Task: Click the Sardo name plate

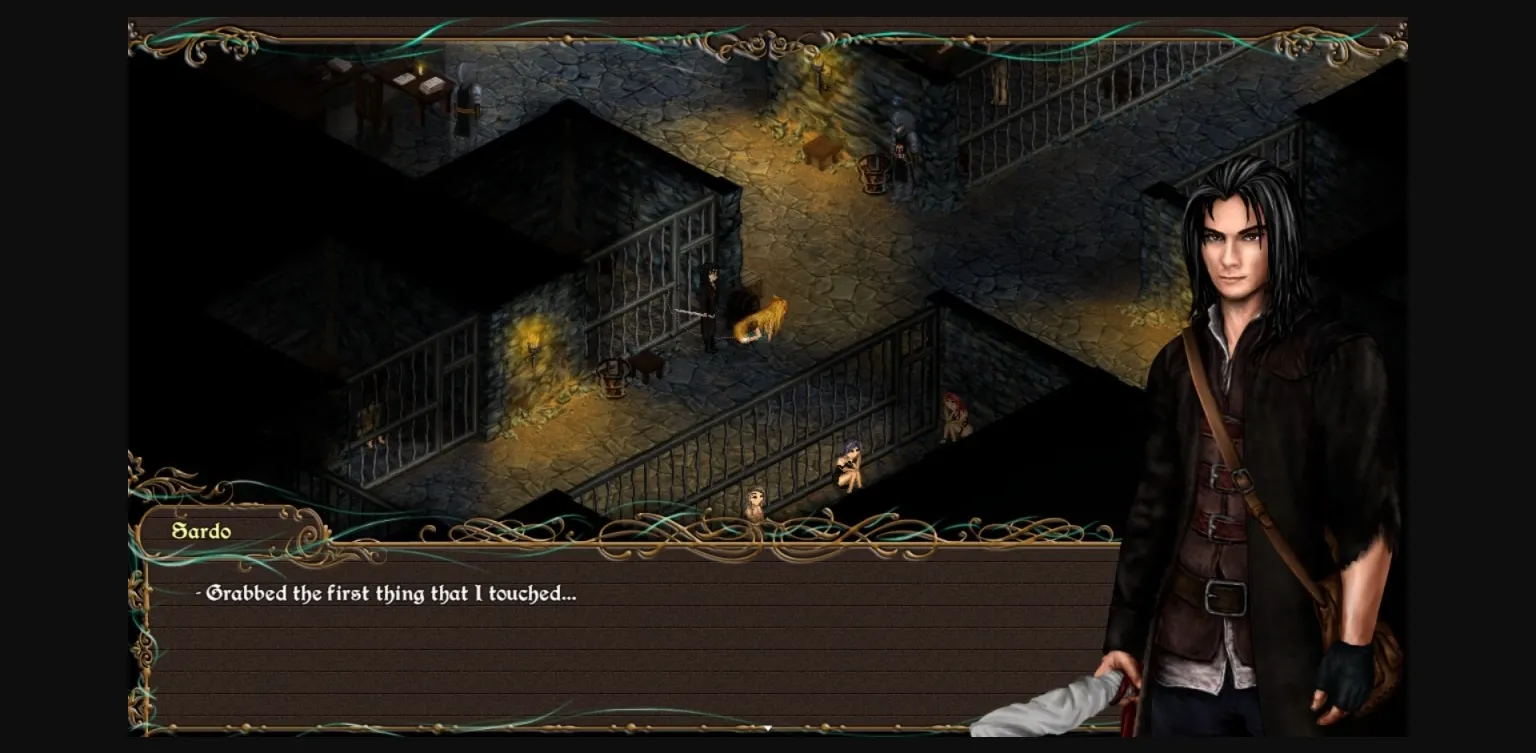Action: (x=203, y=531)
